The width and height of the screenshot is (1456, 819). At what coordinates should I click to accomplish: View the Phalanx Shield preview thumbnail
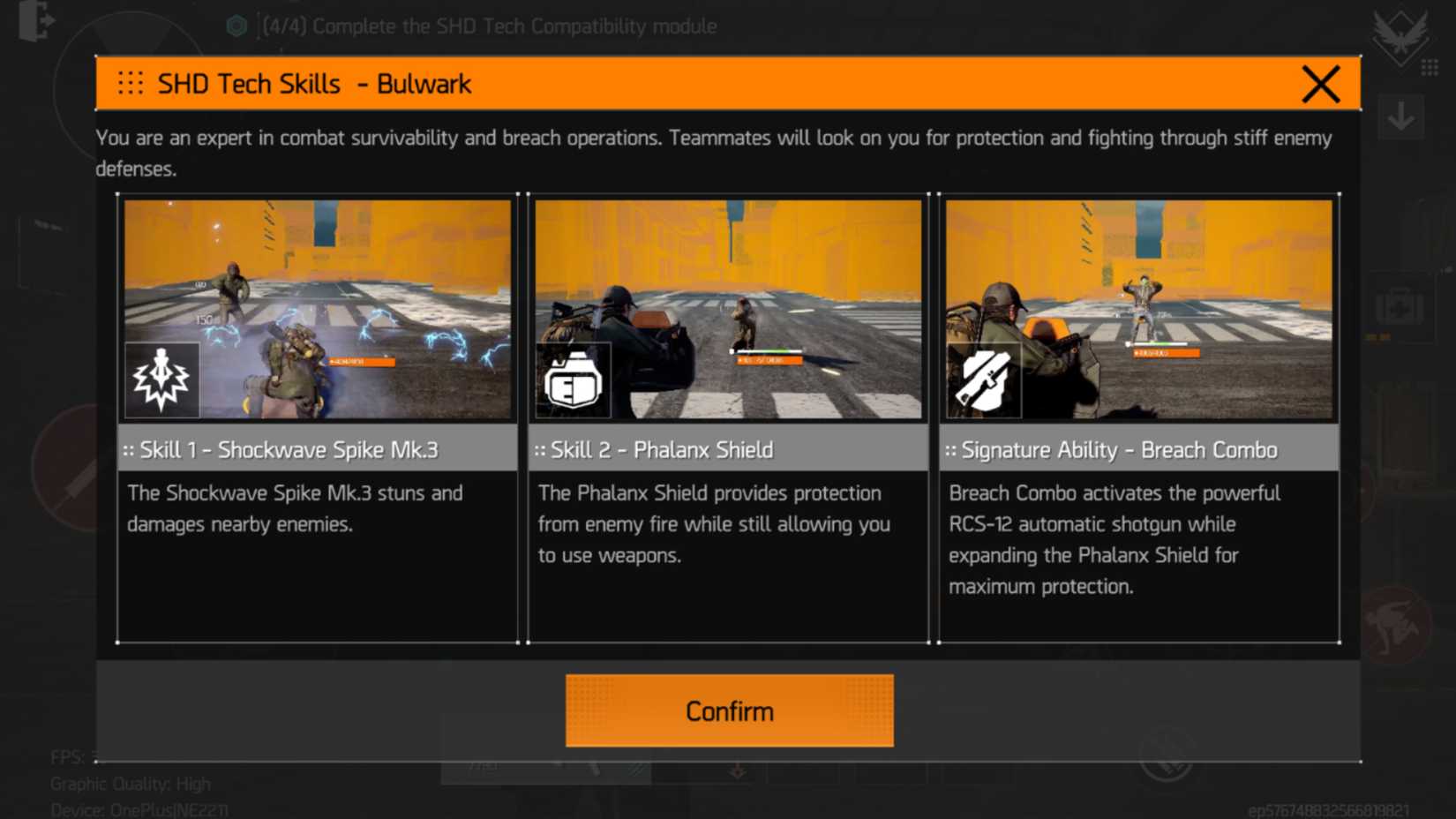tap(728, 309)
